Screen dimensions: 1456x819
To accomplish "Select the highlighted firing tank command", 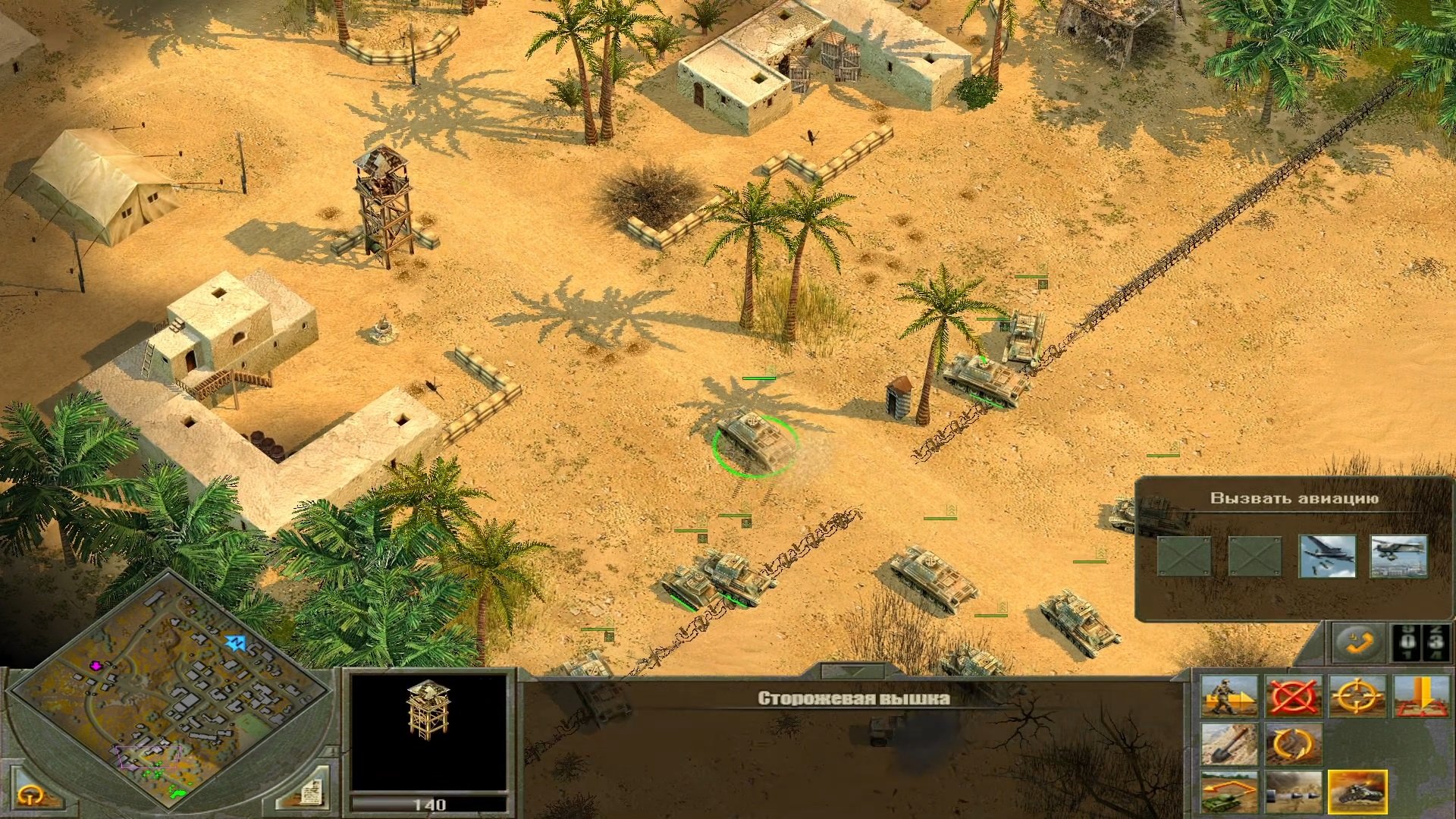I will pyautogui.click(x=1357, y=792).
